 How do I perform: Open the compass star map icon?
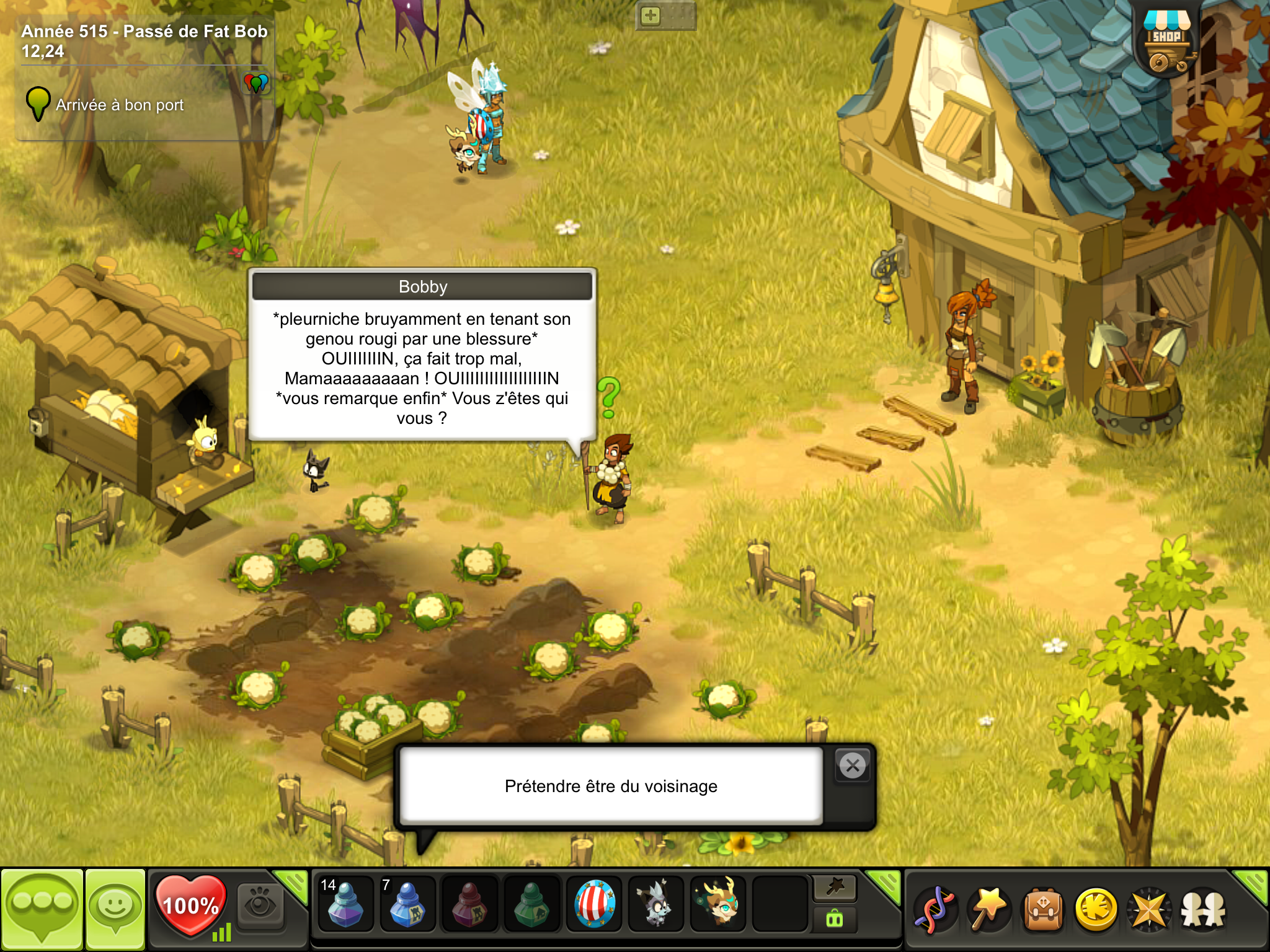[1149, 910]
